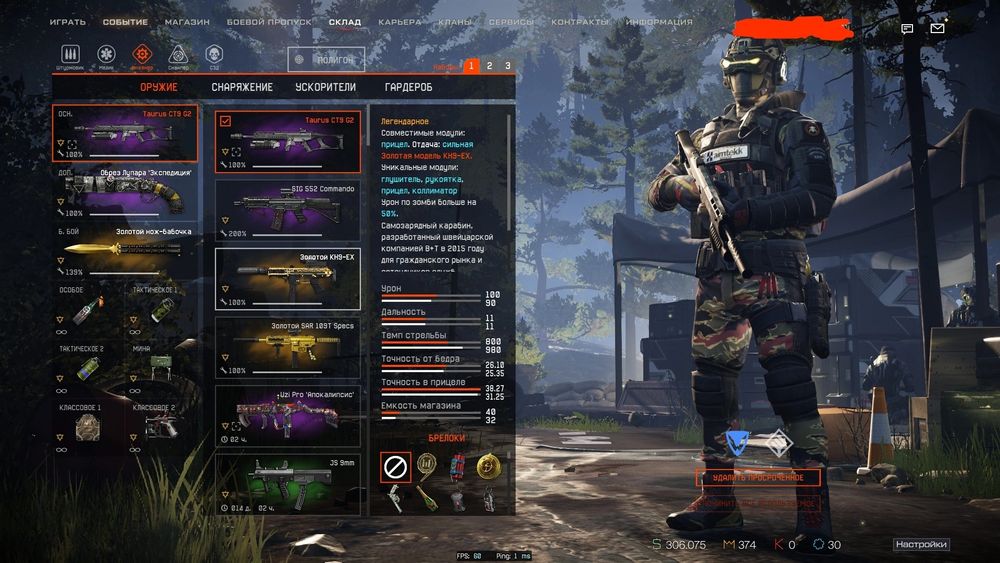The height and width of the screenshot is (563, 1000).
Task: Open the Кланы menu
Action: [x=454, y=22]
